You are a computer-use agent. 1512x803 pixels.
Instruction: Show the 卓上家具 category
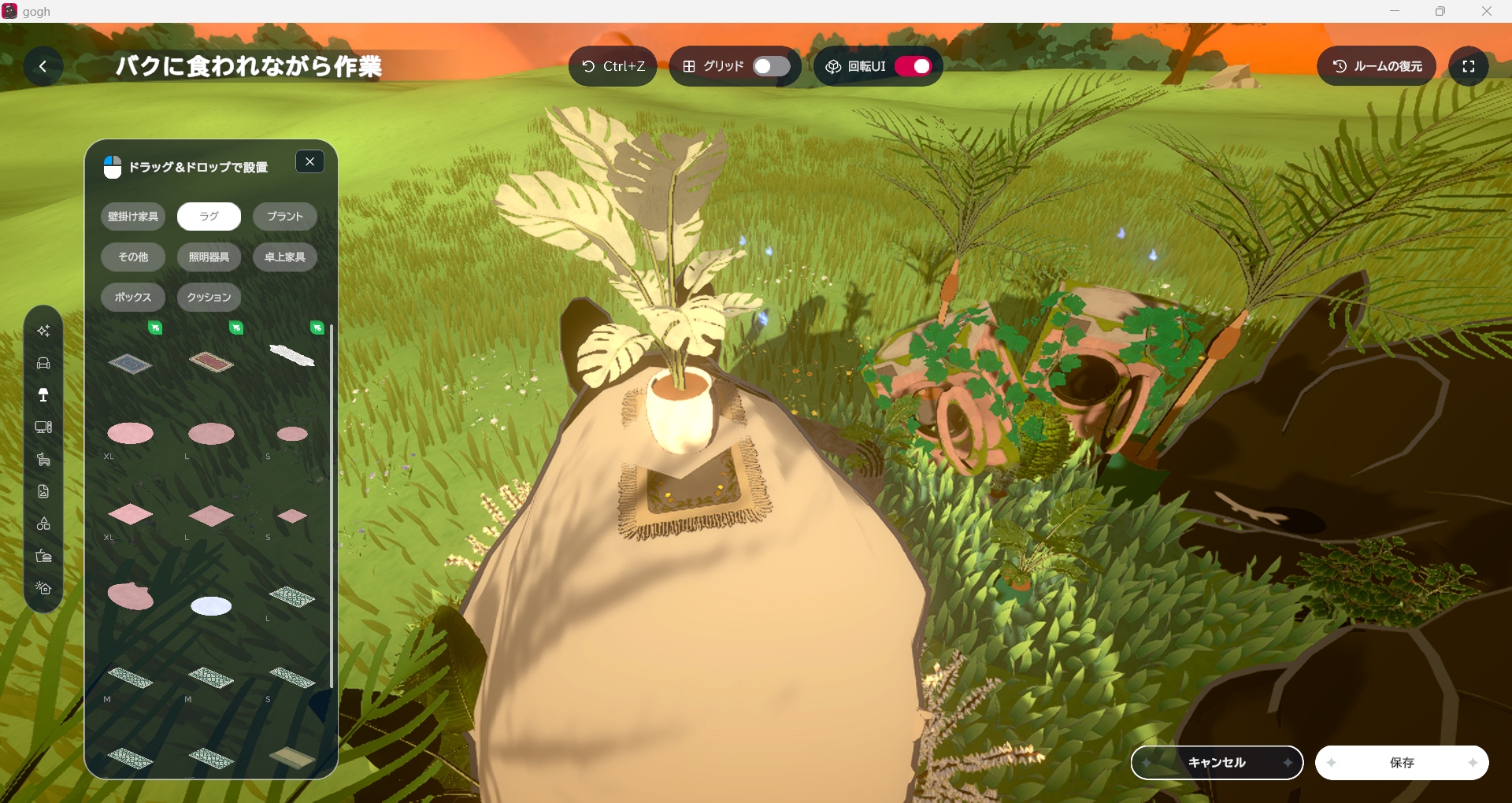(284, 257)
